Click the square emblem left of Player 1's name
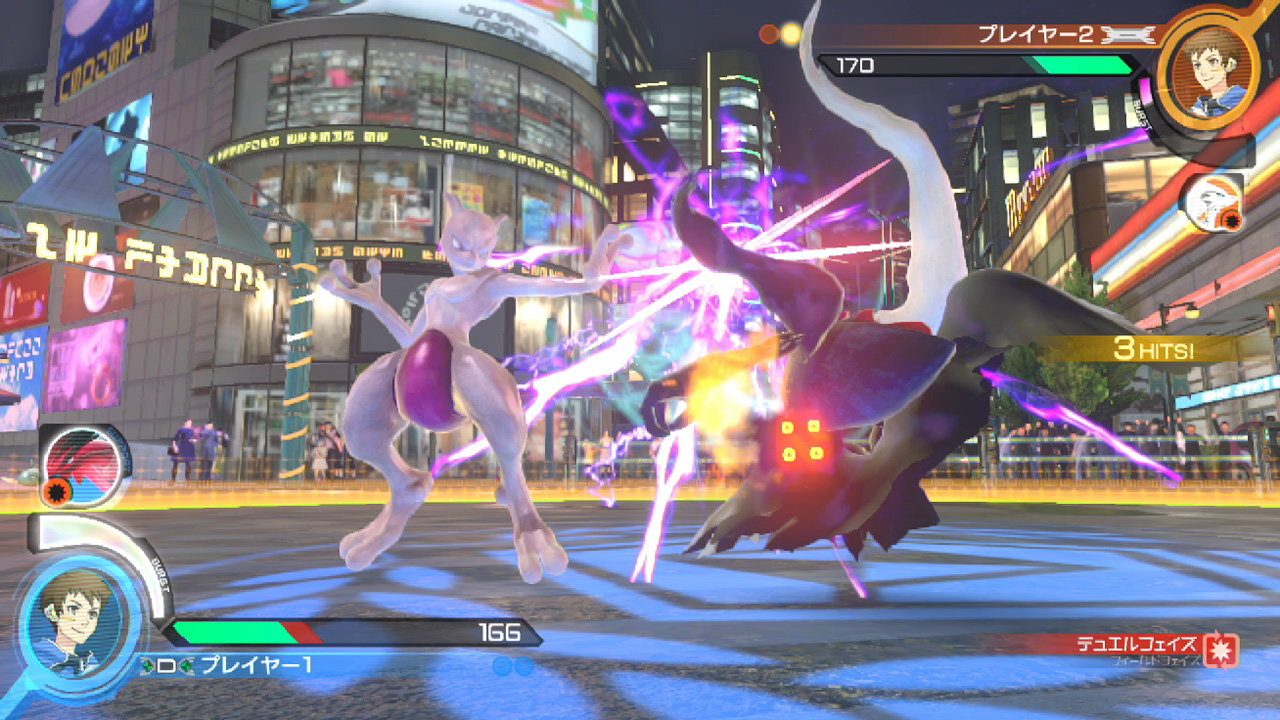The image size is (1280, 720). click(x=166, y=663)
